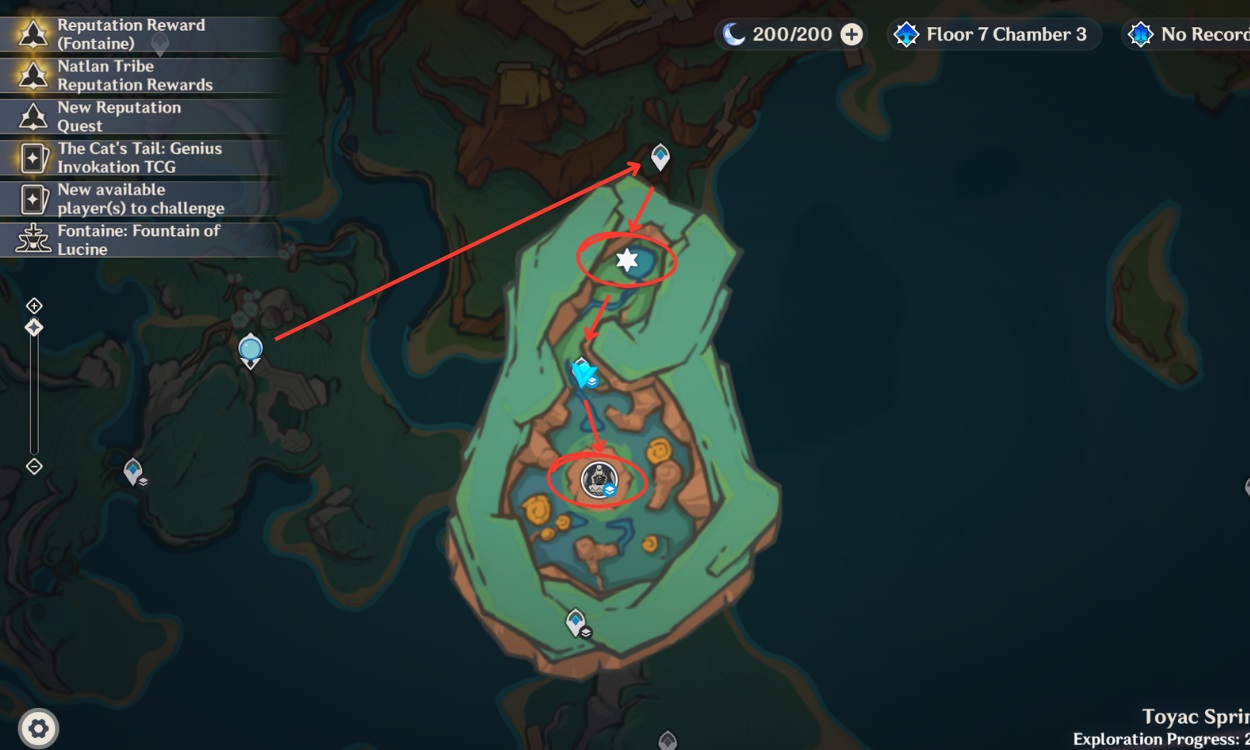Select the glowing blue teleport waypoint
The width and height of the screenshot is (1250, 750).
(582, 373)
